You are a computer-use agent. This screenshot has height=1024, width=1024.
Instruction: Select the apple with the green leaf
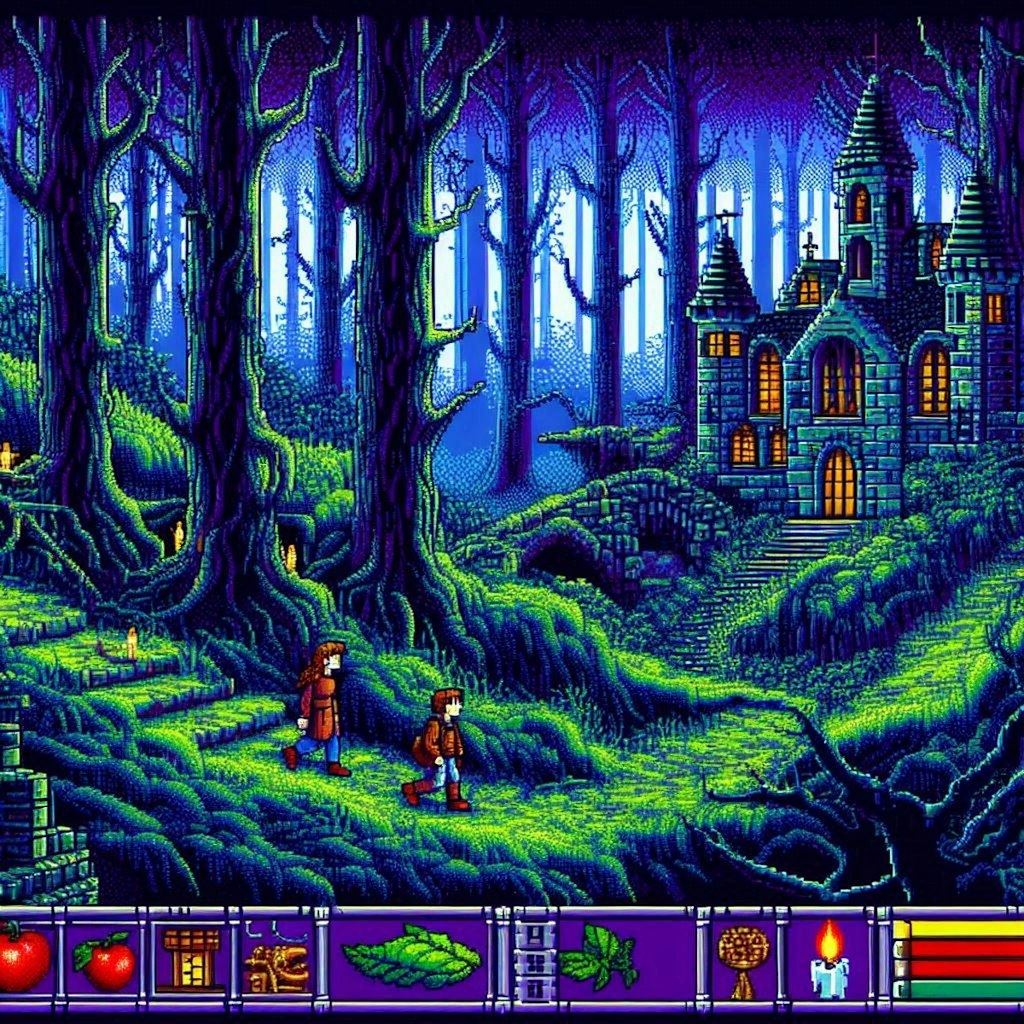pos(104,961)
